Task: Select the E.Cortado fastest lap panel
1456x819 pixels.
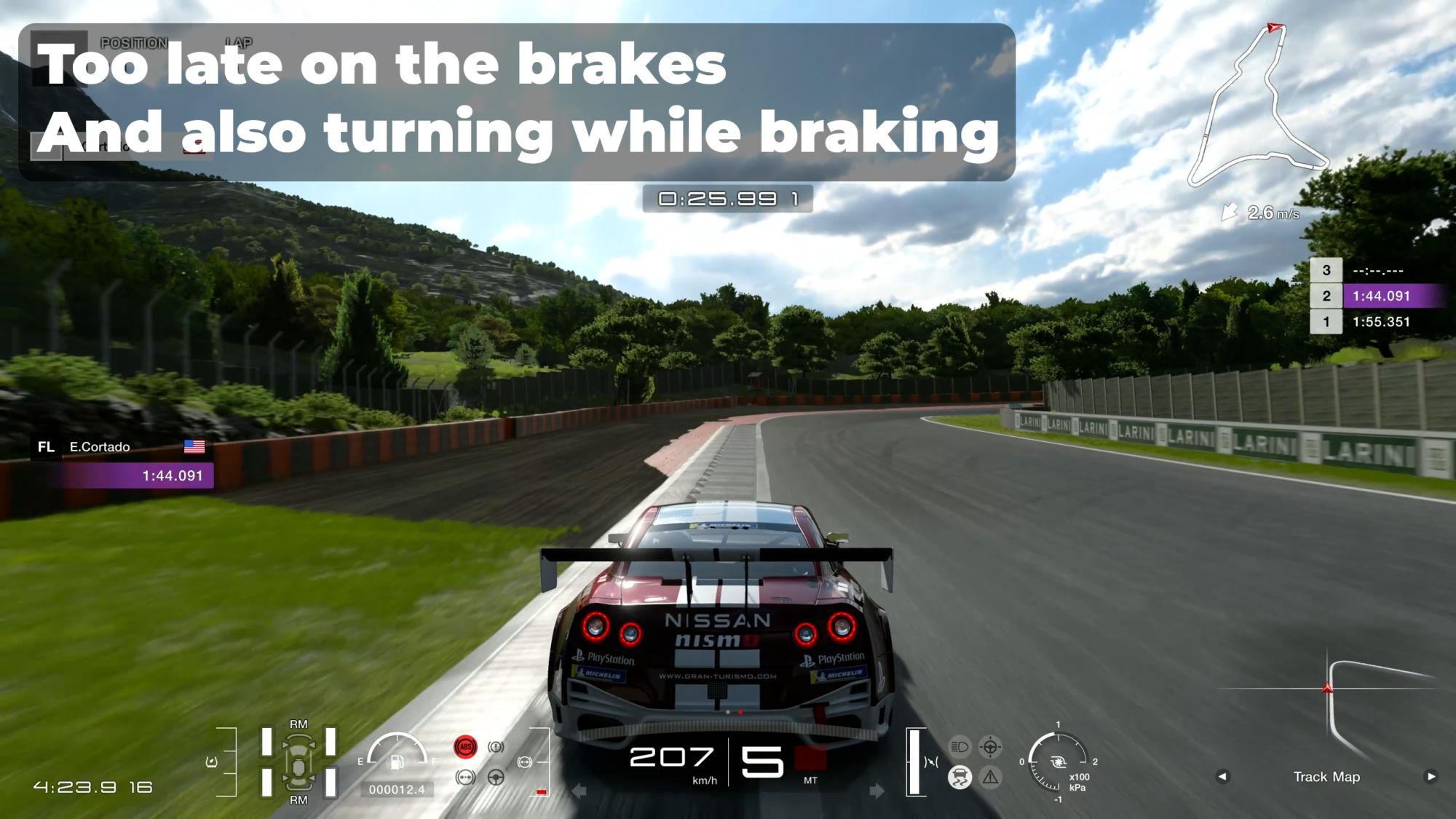Action: [122, 462]
